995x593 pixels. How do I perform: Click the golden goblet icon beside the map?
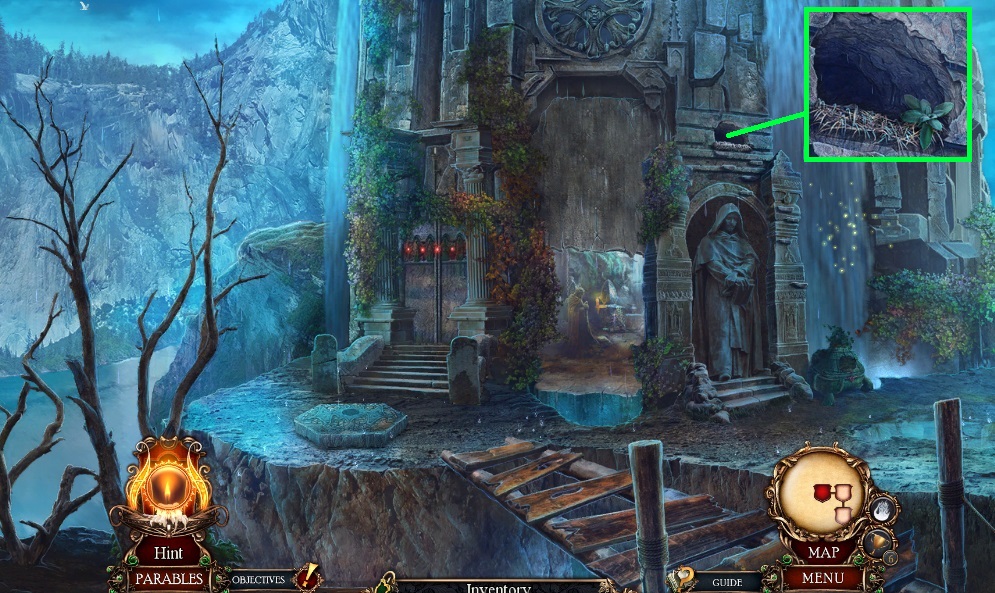coord(875,542)
